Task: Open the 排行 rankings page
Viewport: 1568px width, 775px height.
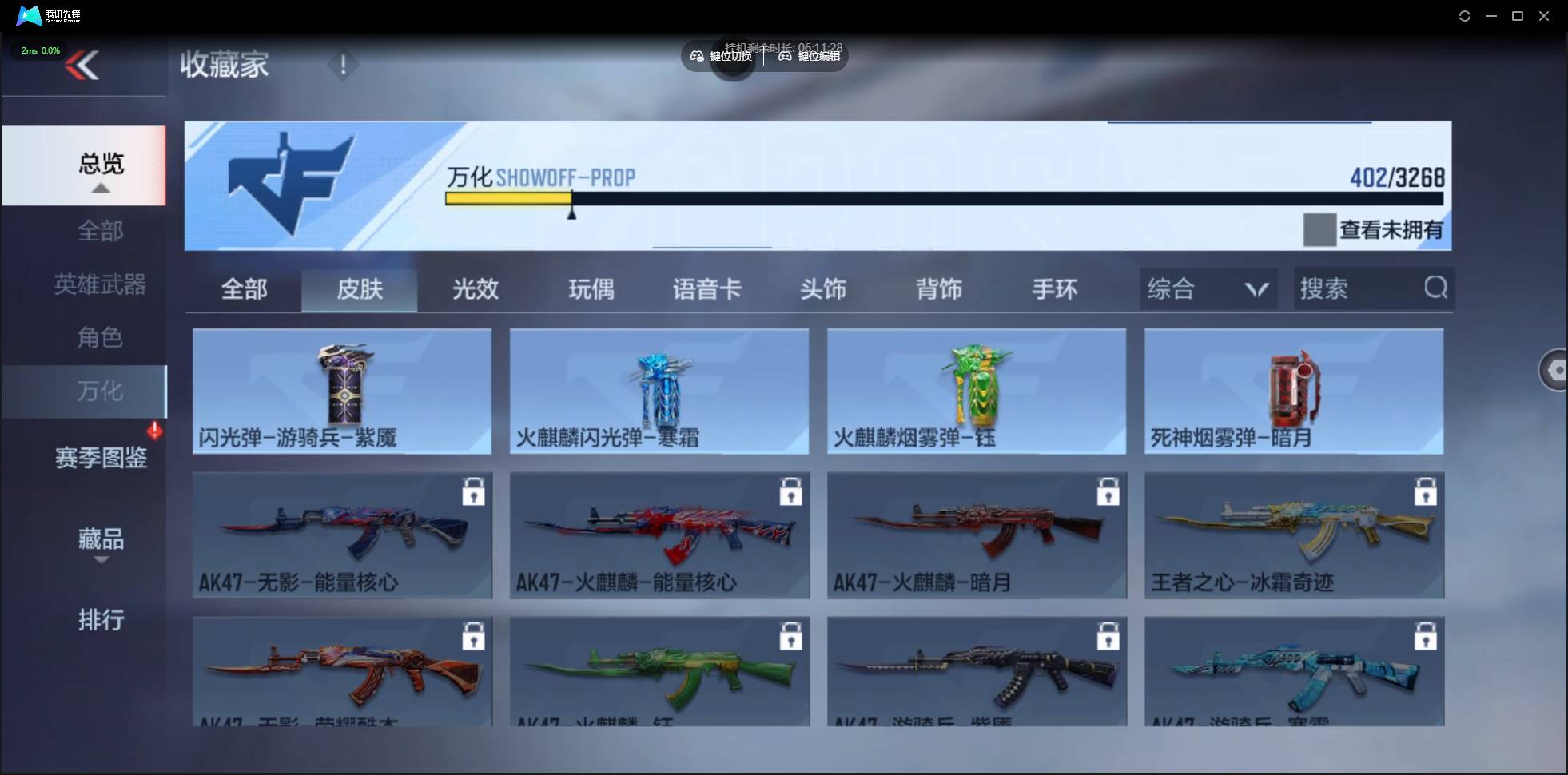Action: tap(101, 621)
